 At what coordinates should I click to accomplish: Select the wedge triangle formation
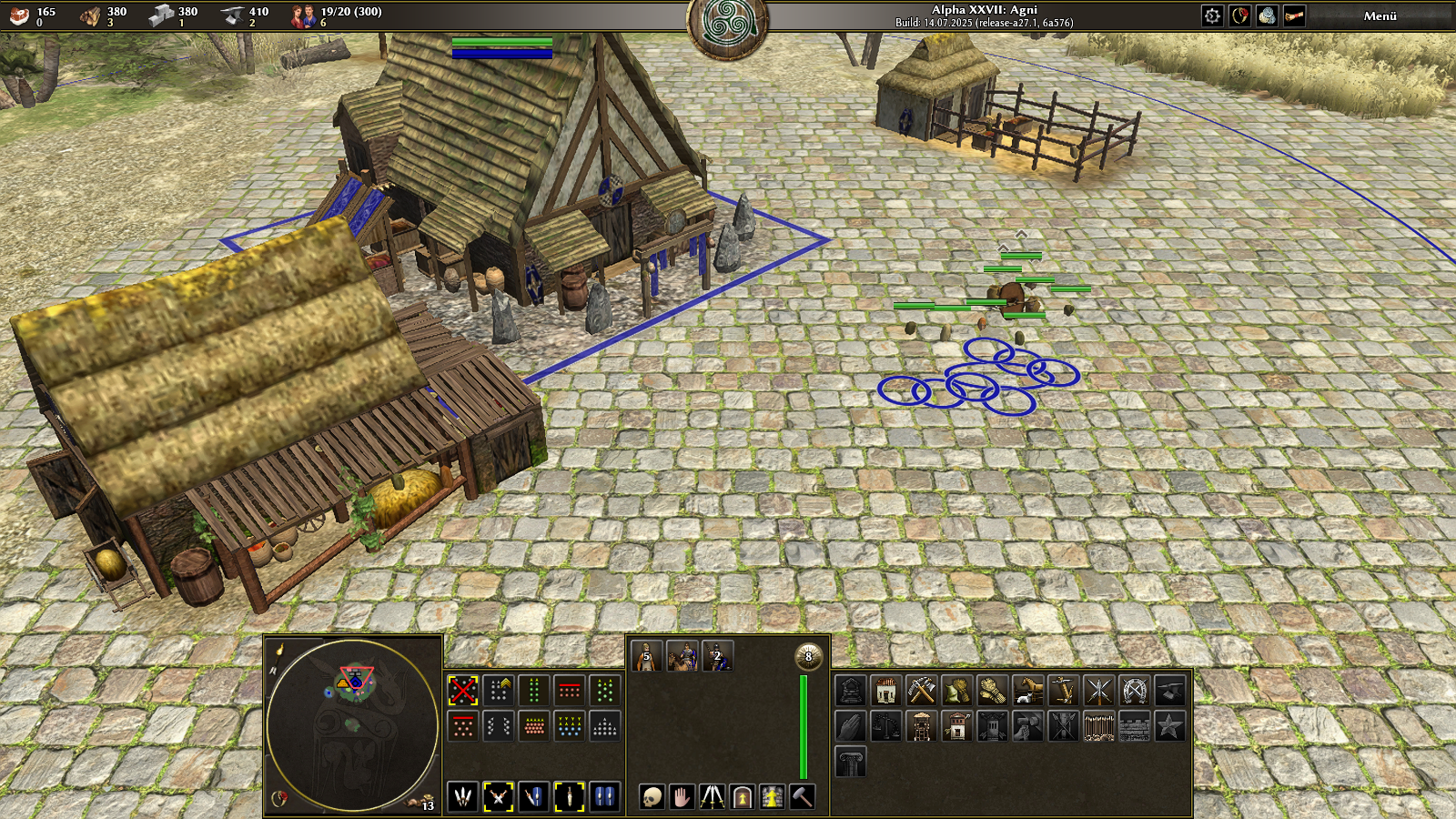[605, 726]
